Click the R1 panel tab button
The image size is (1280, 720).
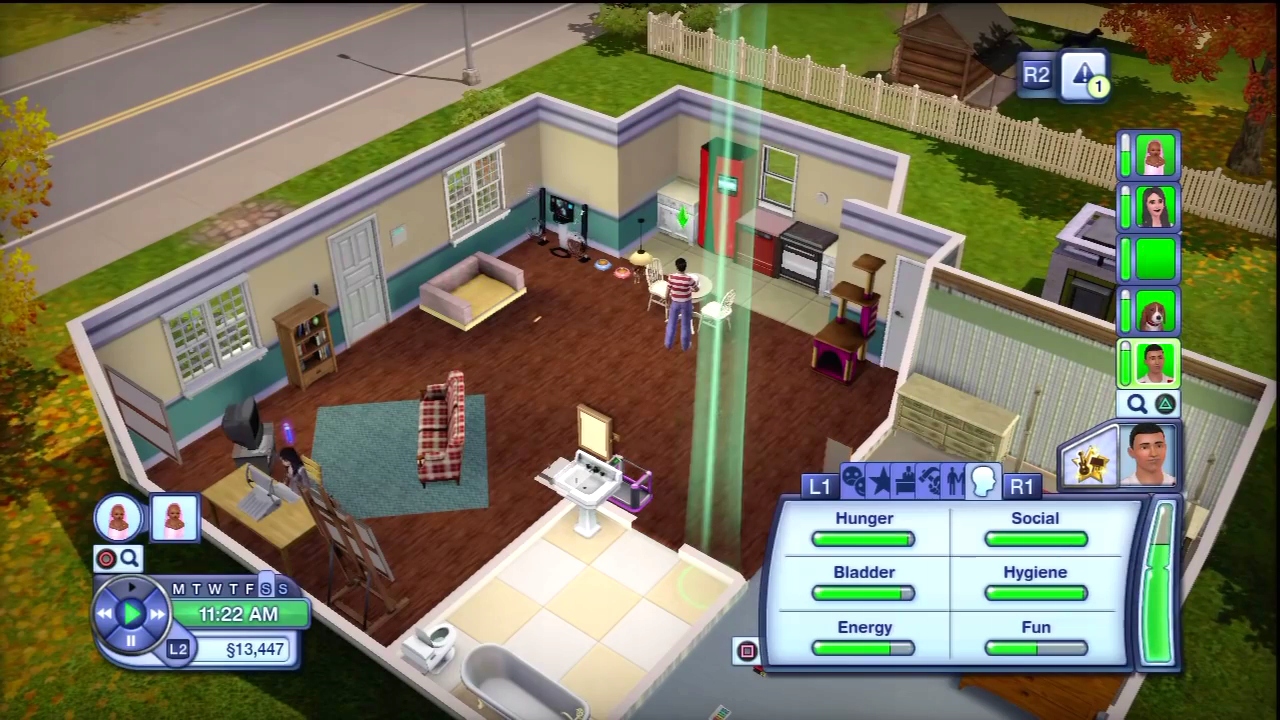click(1022, 487)
